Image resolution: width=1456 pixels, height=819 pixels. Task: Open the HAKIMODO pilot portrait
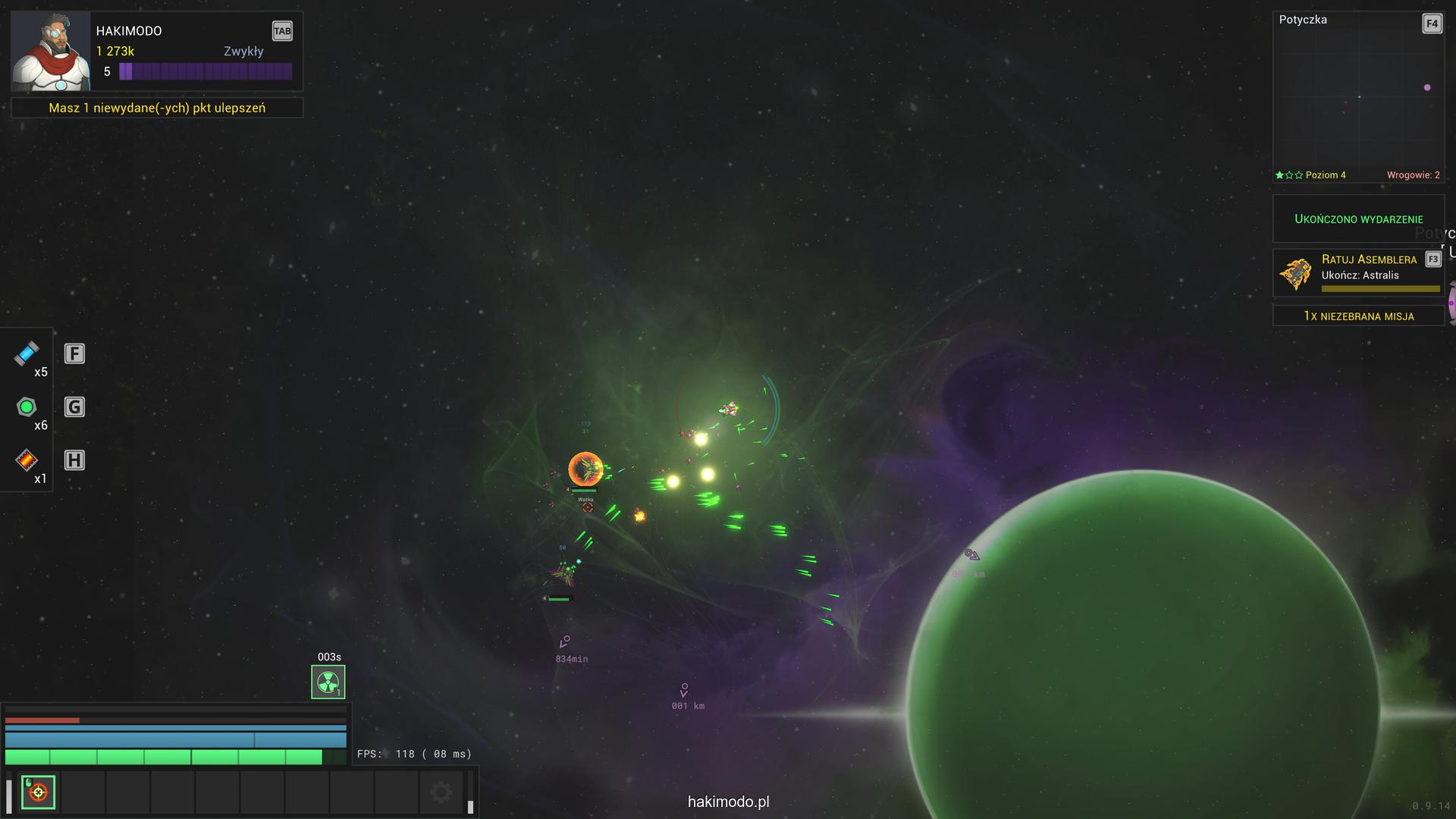click(50, 52)
